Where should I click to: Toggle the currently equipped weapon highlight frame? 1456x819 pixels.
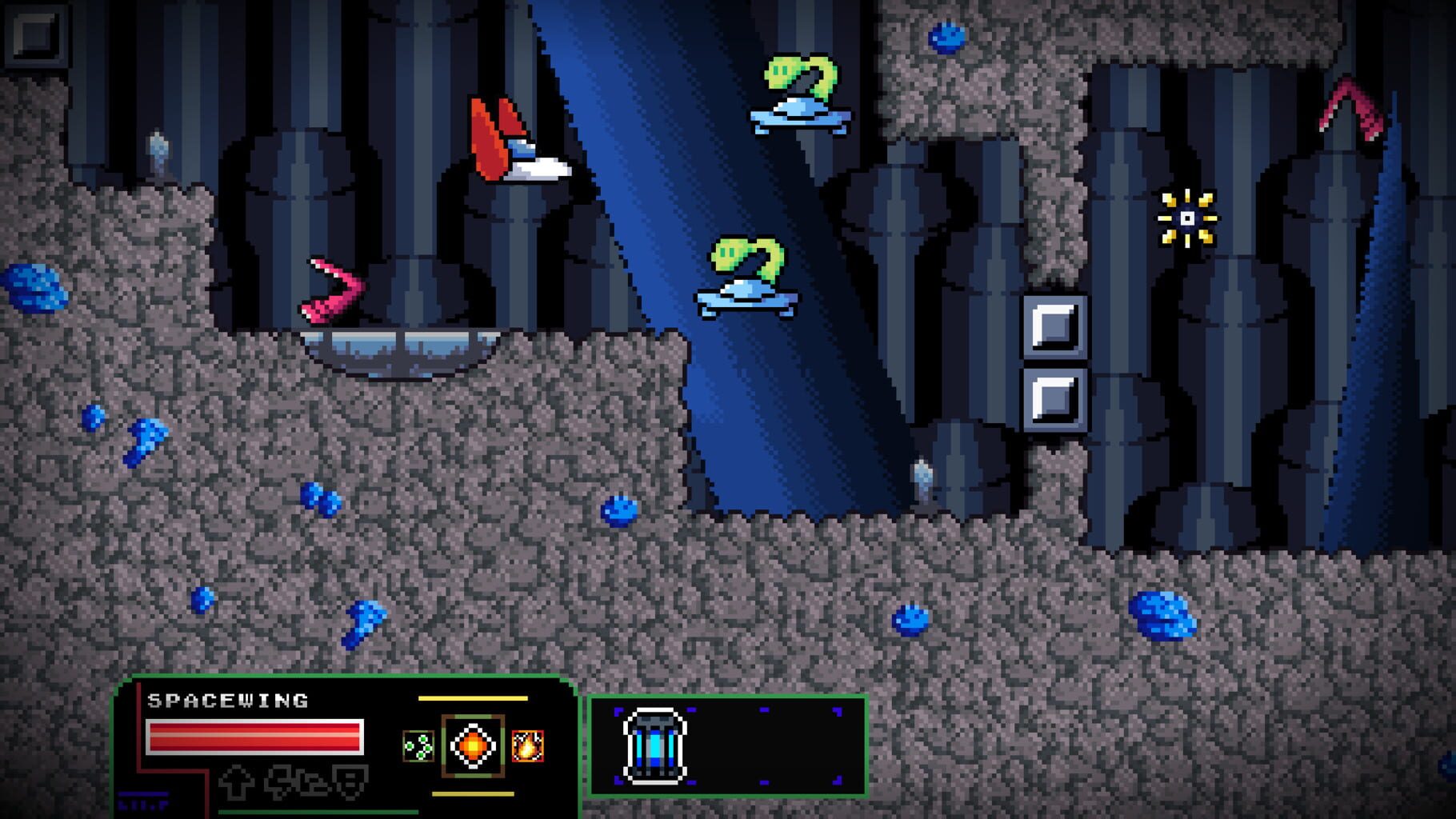coord(472,744)
